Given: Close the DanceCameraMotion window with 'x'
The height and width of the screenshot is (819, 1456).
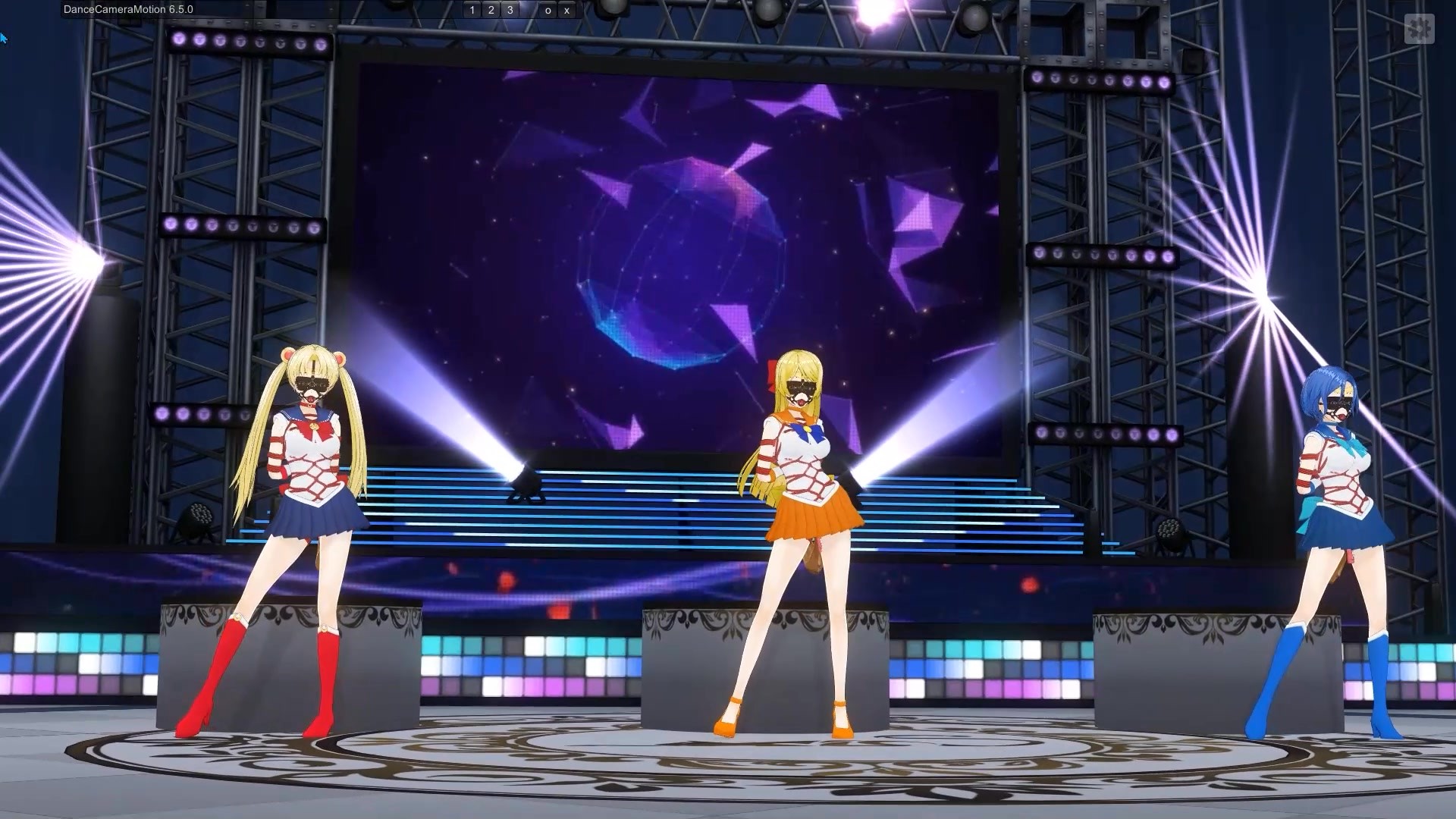Looking at the screenshot, I should pos(566,10).
